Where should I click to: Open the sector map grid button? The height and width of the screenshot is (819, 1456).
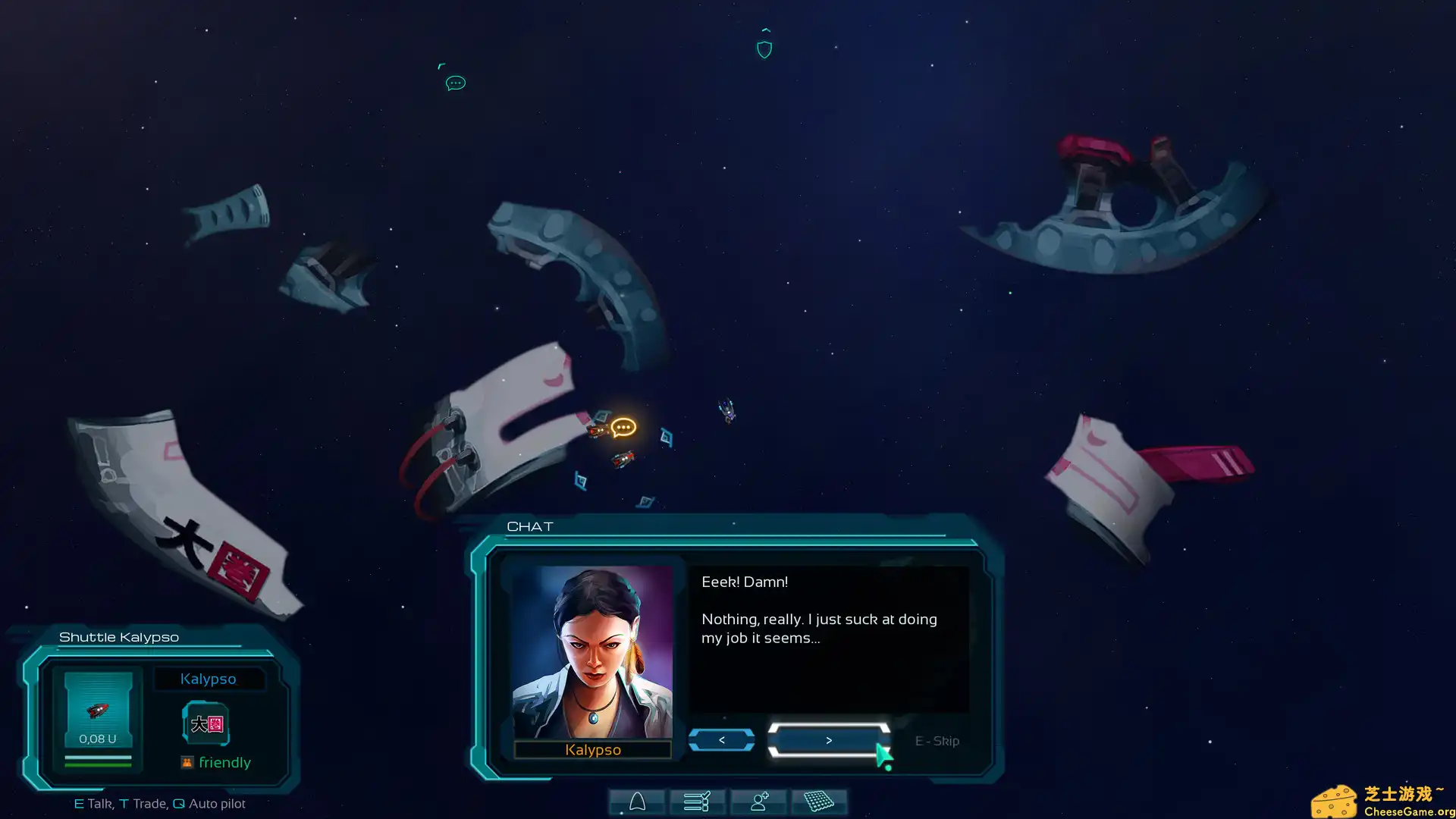pyautogui.click(x=819, y=802)
